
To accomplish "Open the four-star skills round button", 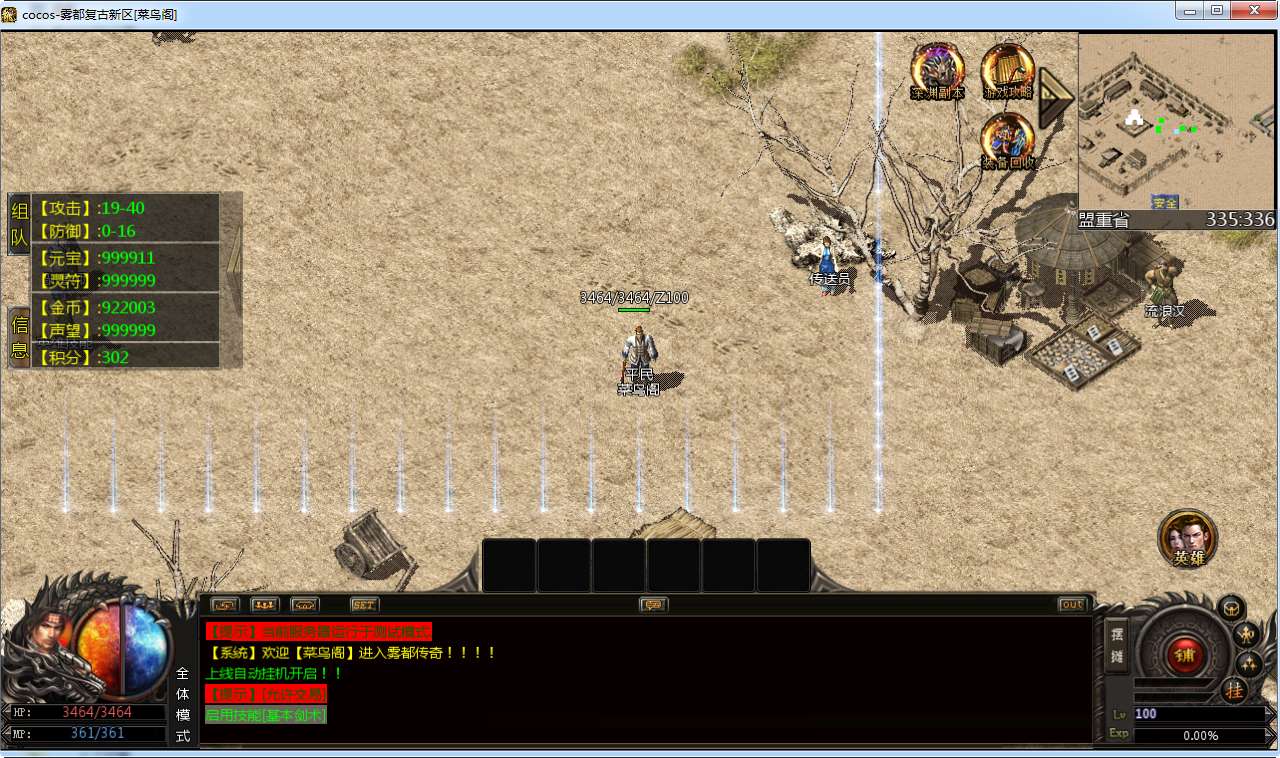I will pos(1249,664).
